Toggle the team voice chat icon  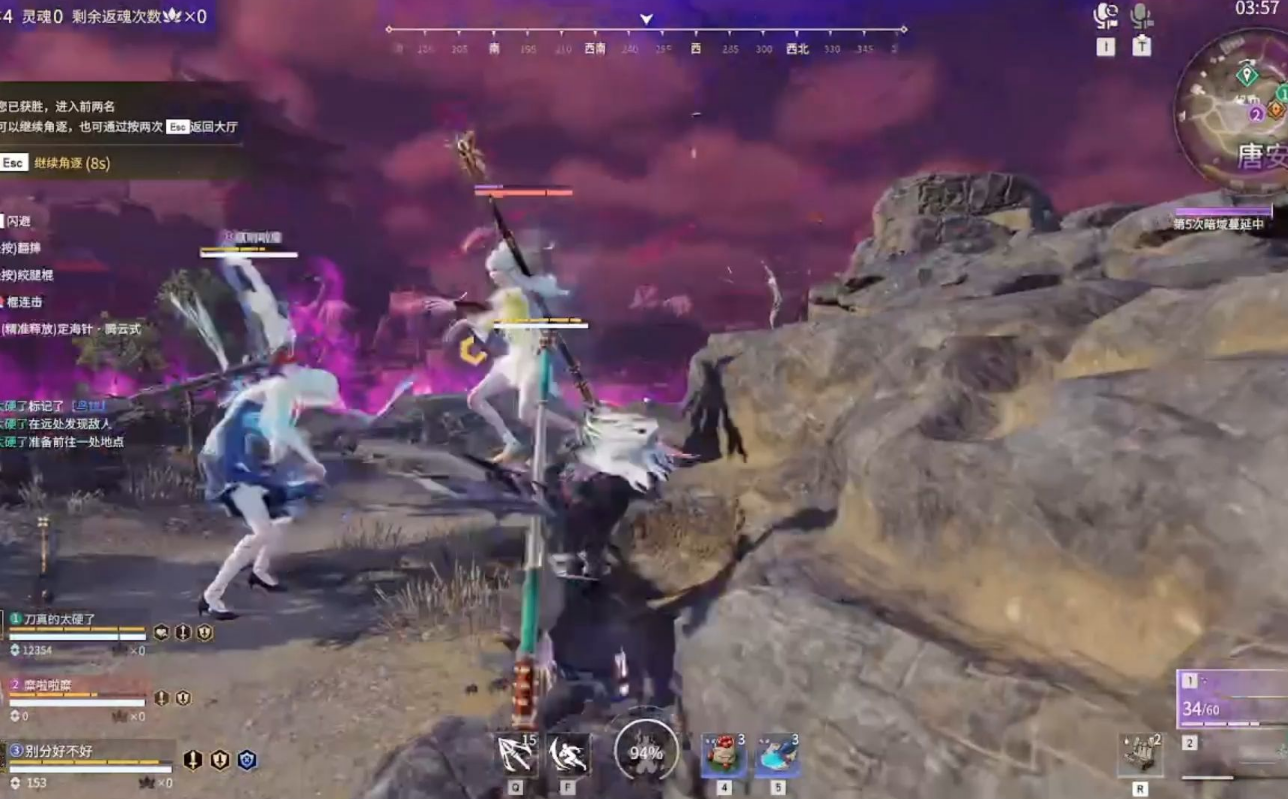(1105, 16)
